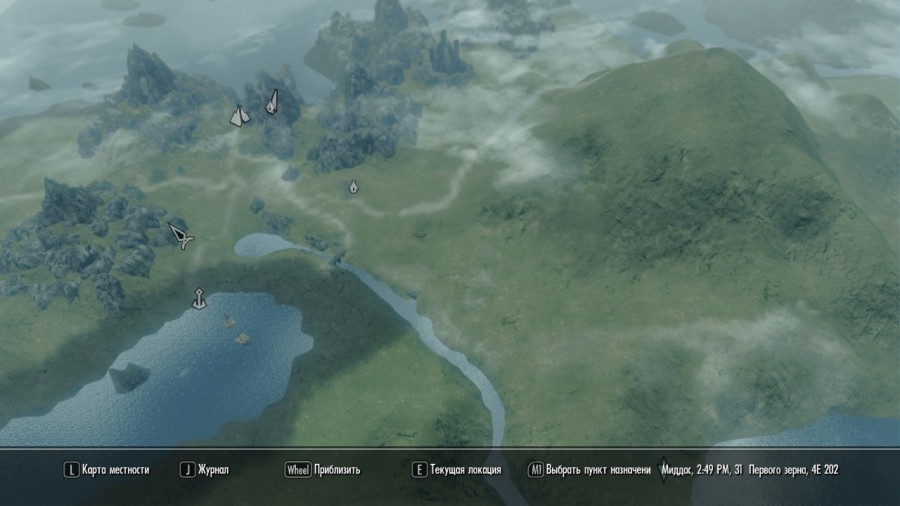The height and width of the screenshot is (506, 900).
Task: Open the Карта местности local map
Action: (107, 469)
